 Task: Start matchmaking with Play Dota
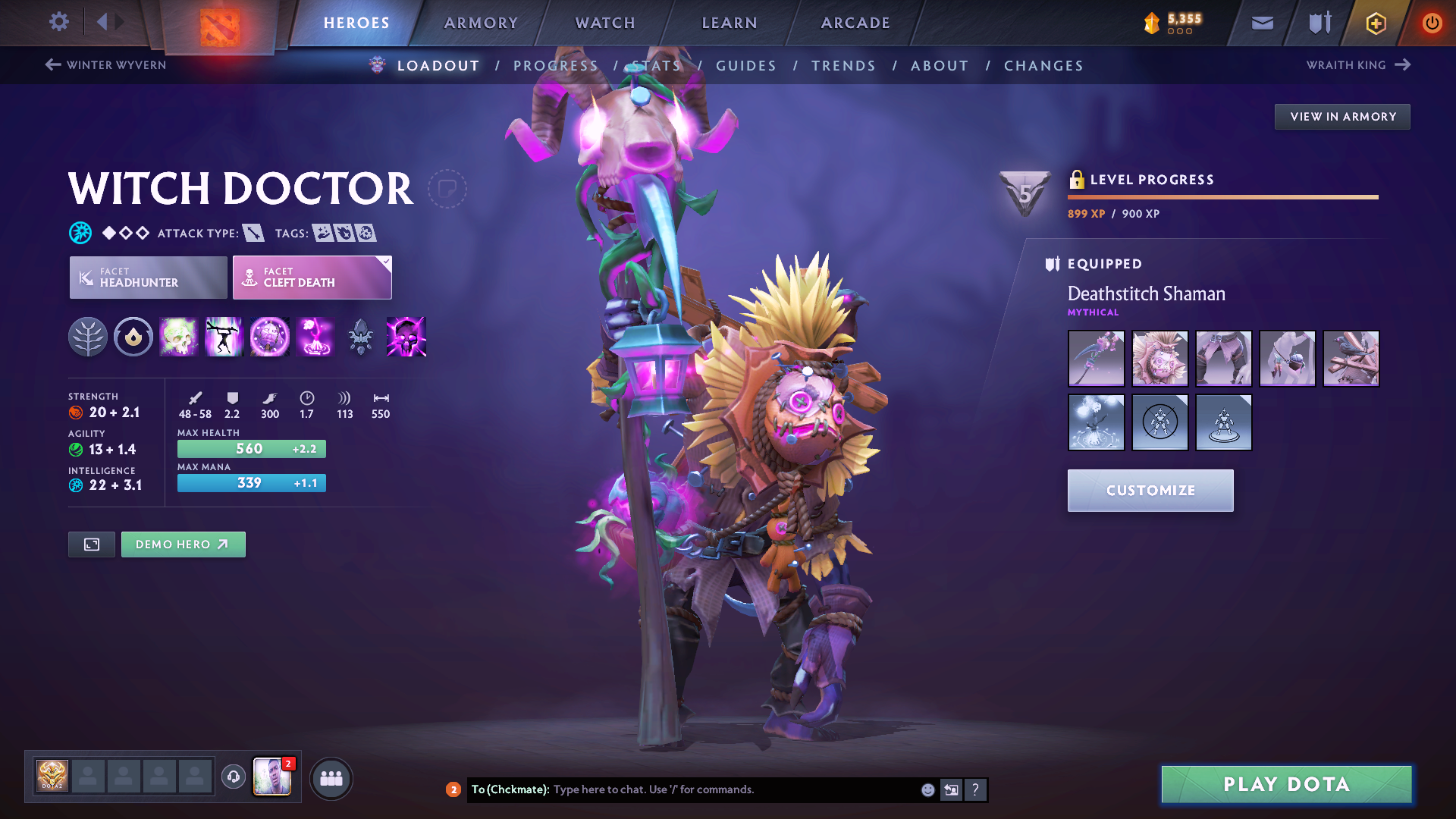(1286, 784)
